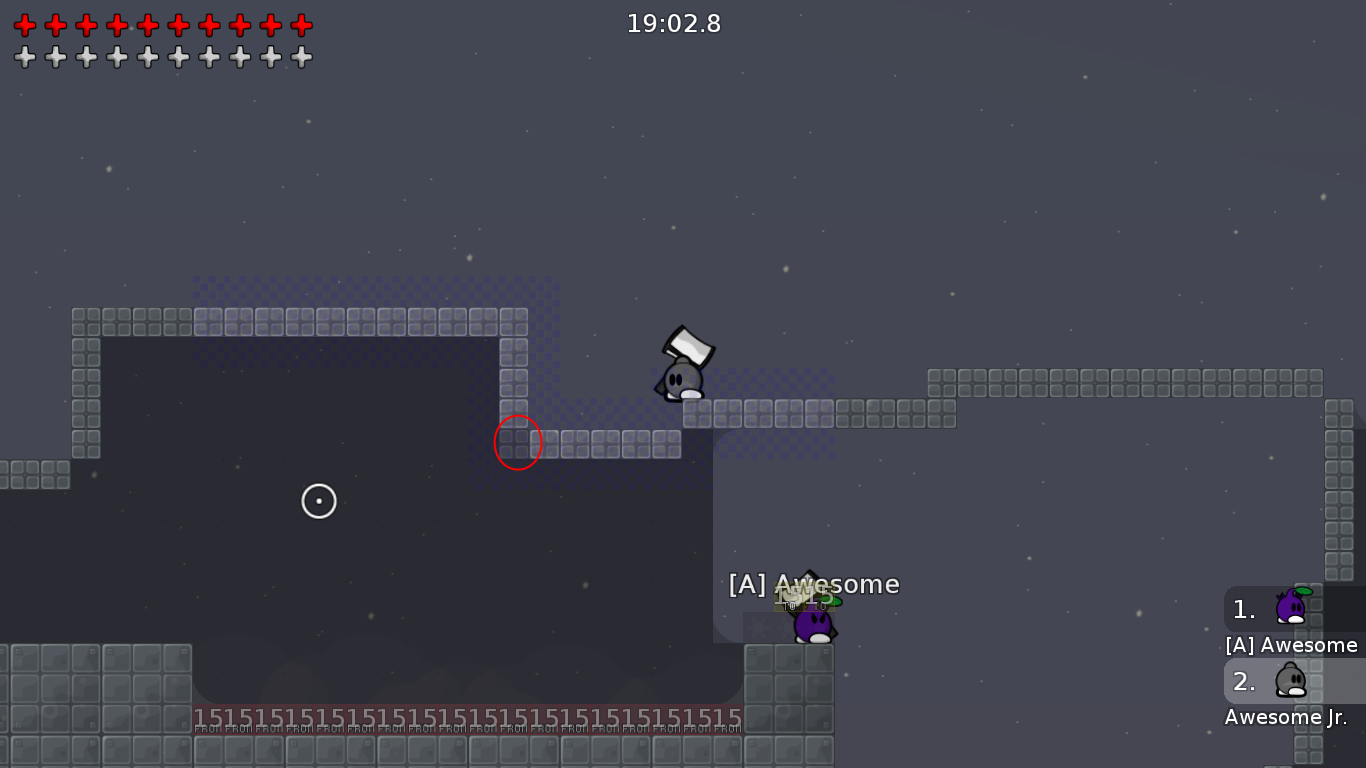Click the circled dot target indicator
The image size is (1366, 768).
[319, 501]
